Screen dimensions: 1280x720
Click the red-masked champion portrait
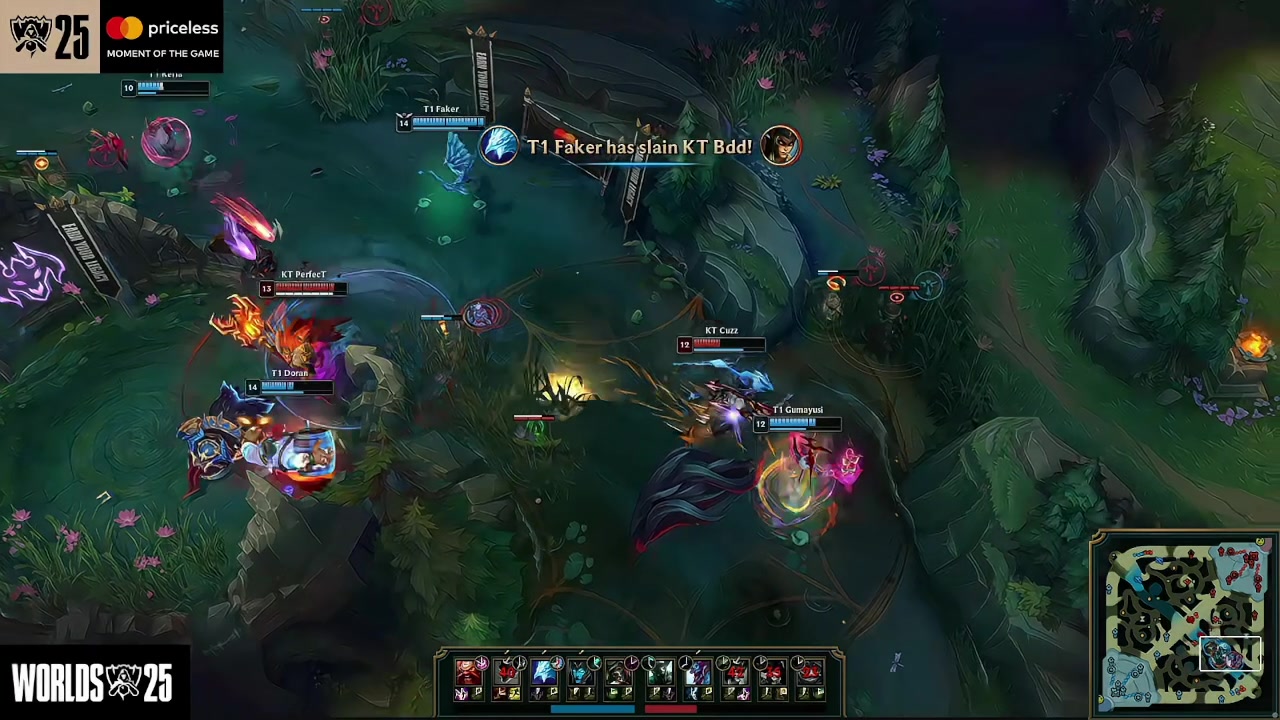click(468, 672)
